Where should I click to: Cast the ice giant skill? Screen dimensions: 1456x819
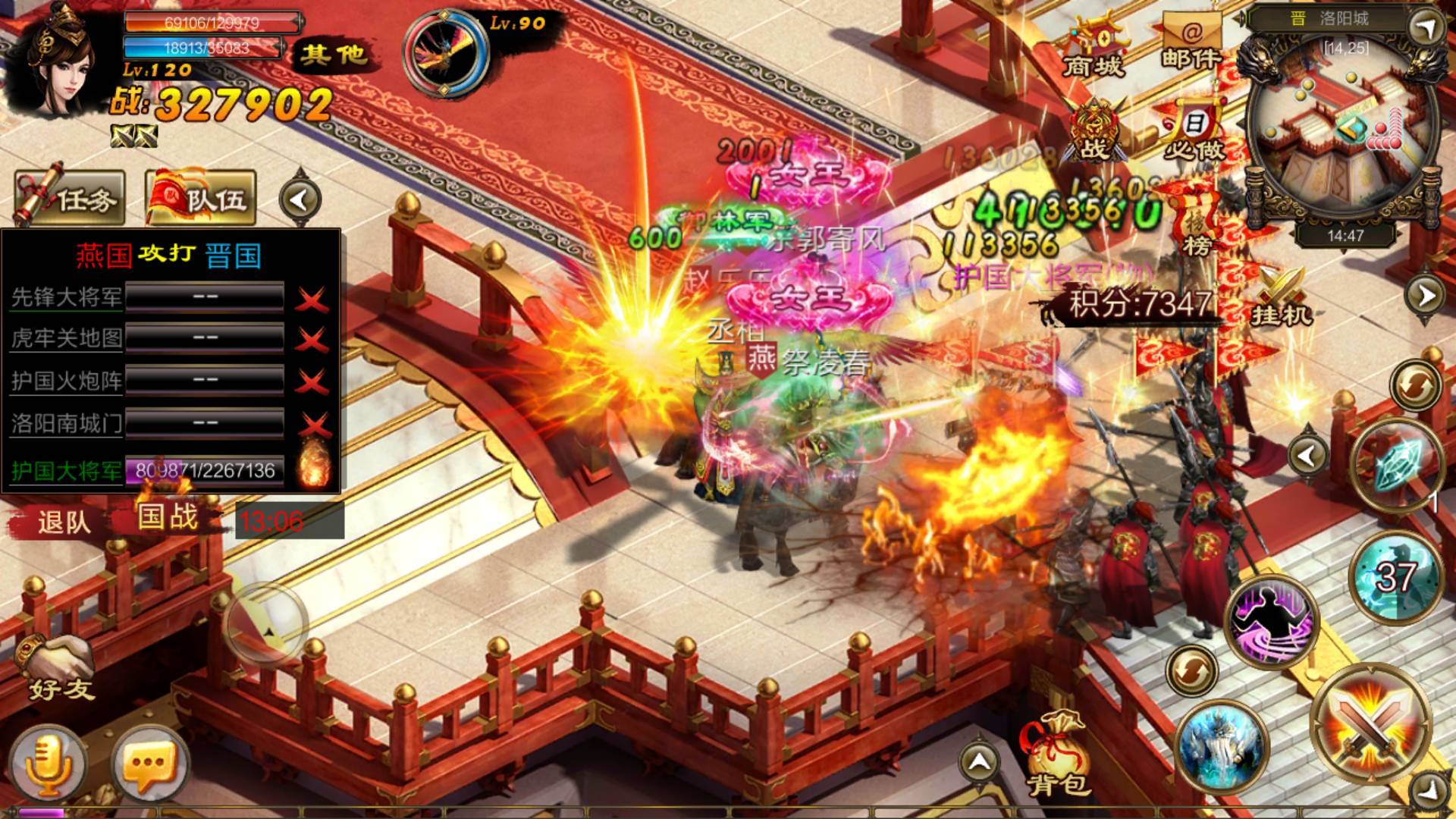(1222, 747)
